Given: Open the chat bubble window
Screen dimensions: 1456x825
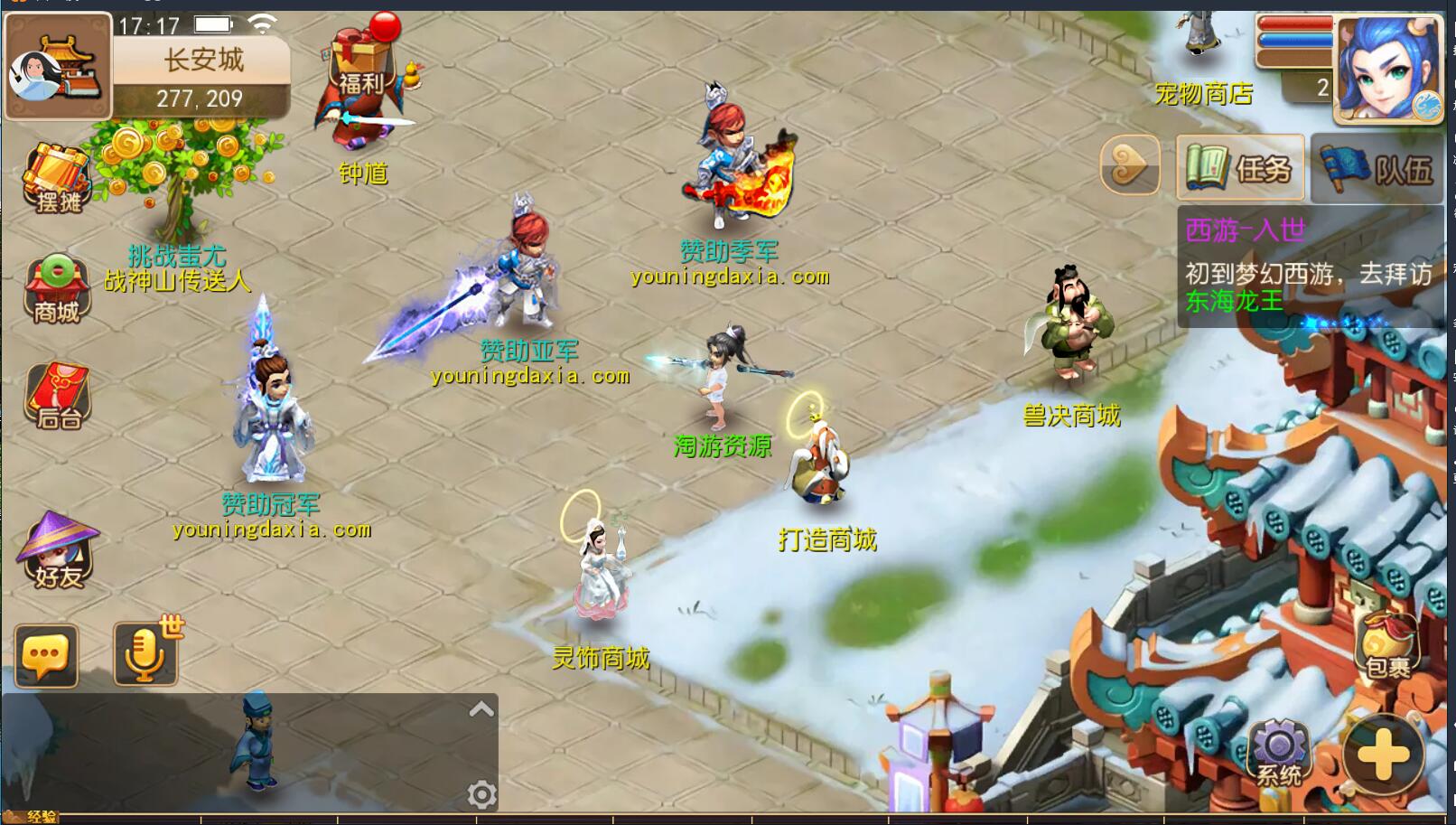Looking at the screenshot, I should click(45, 655).
